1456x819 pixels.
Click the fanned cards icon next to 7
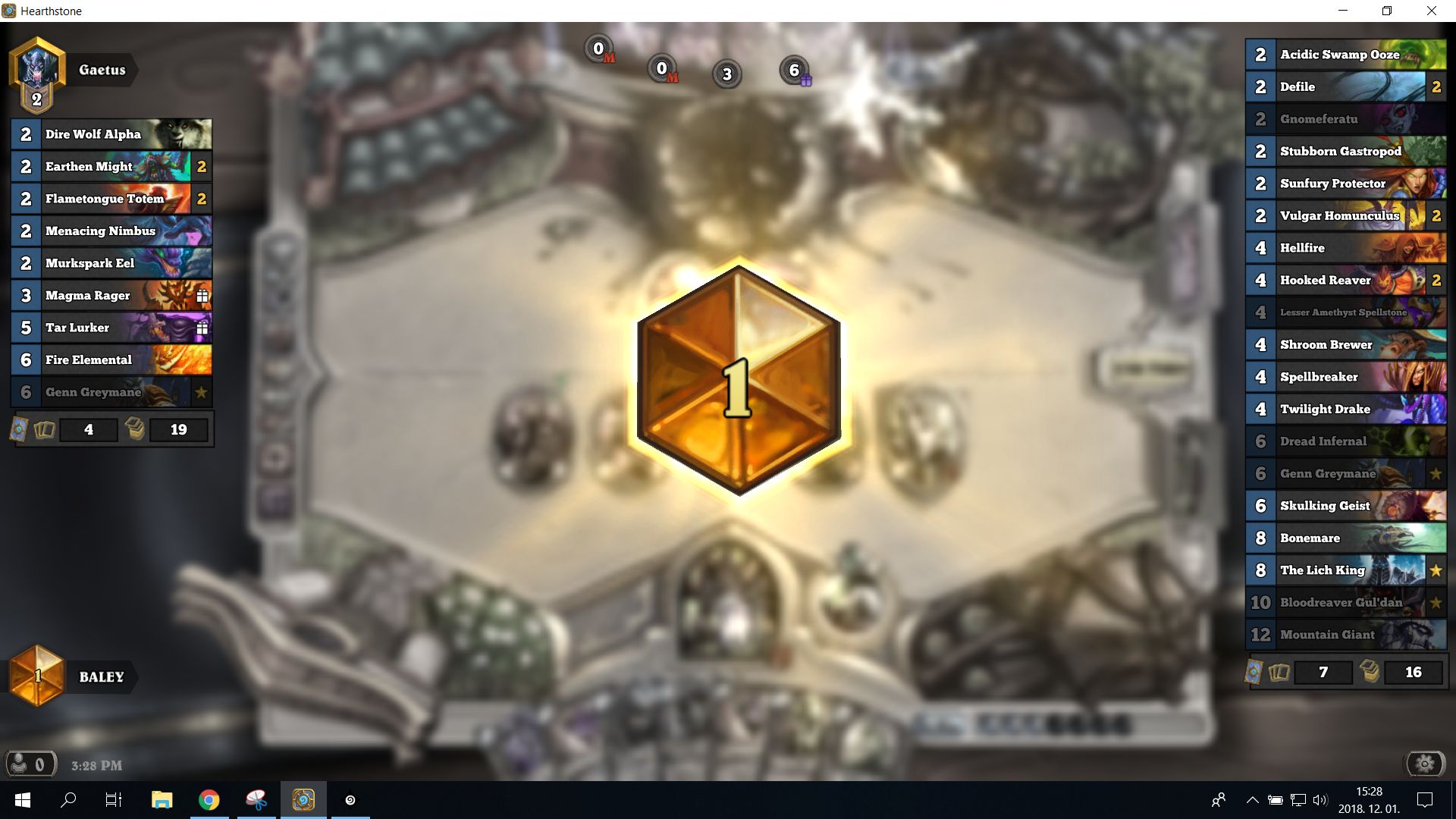(1280, 672)
